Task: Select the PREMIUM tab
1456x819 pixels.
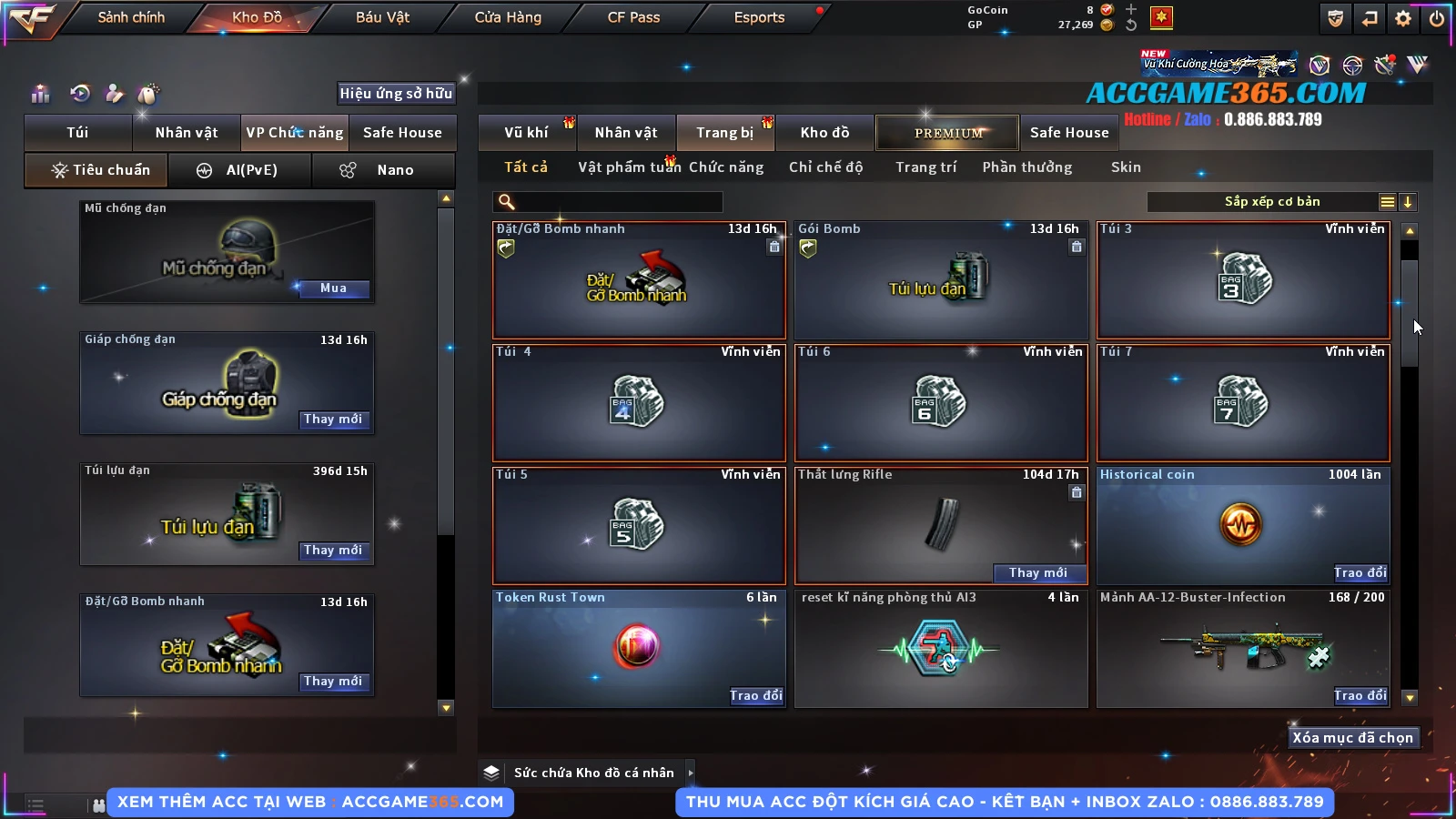Action: (x=948, y=133)
